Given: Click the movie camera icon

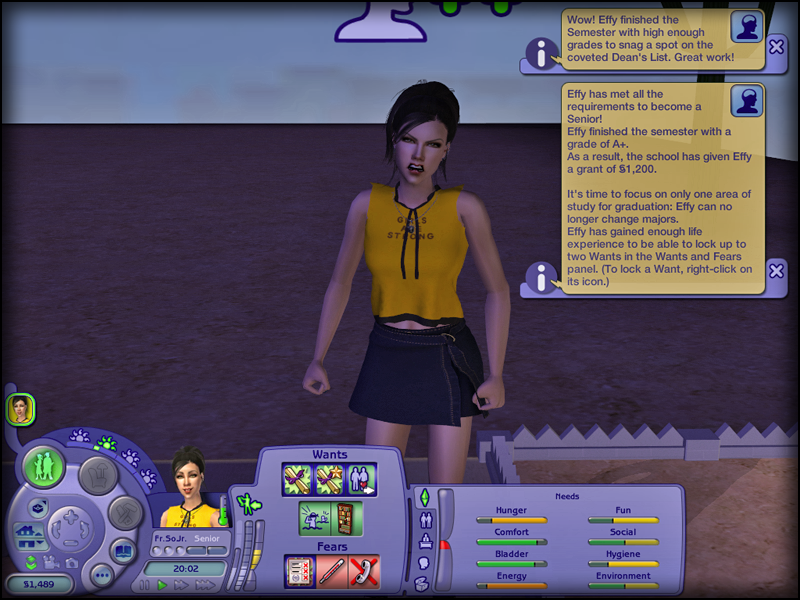Looking at the screenshot, I should [x=52, y=562].
